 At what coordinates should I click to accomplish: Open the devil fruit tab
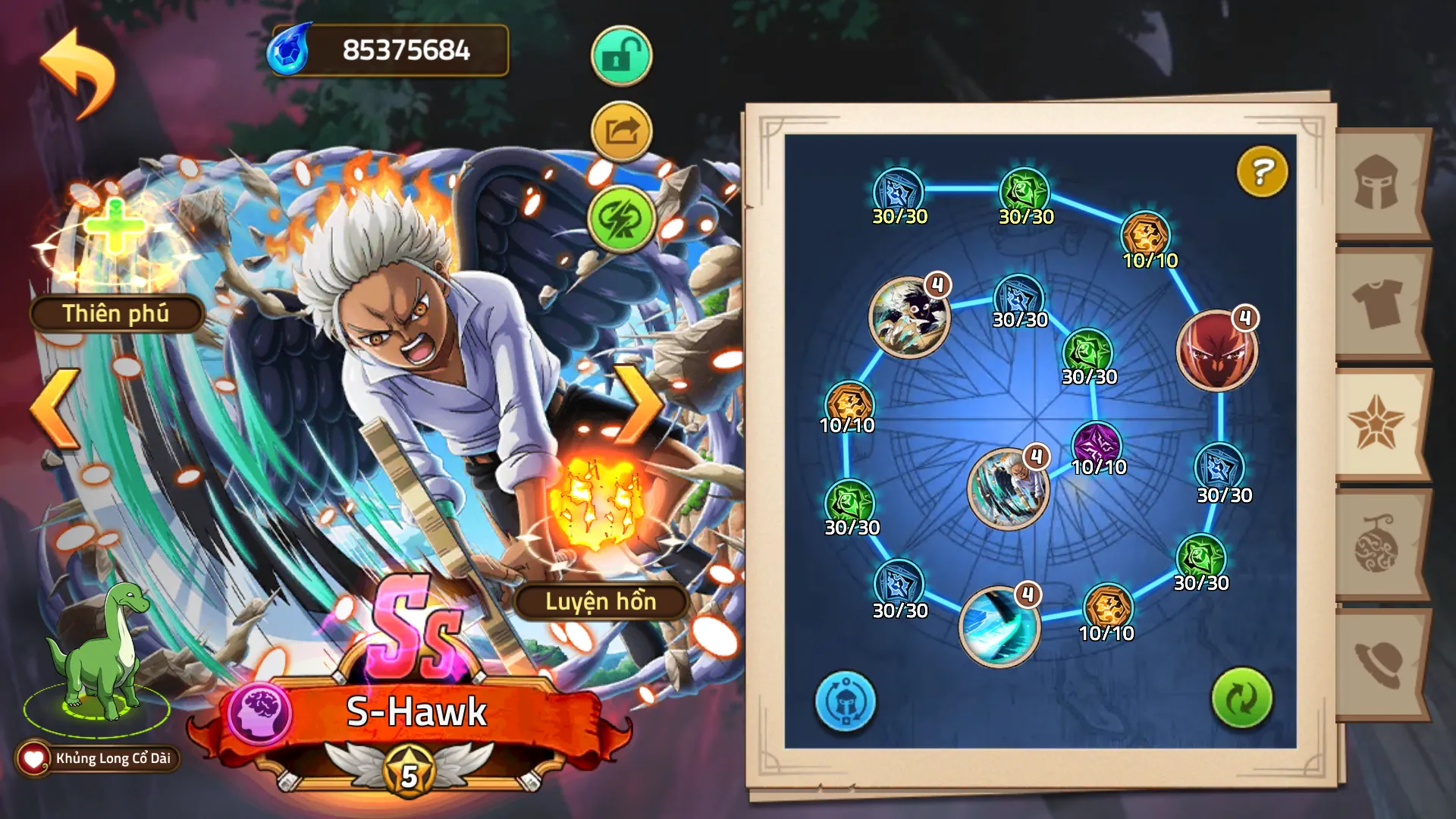point(1377,544)
